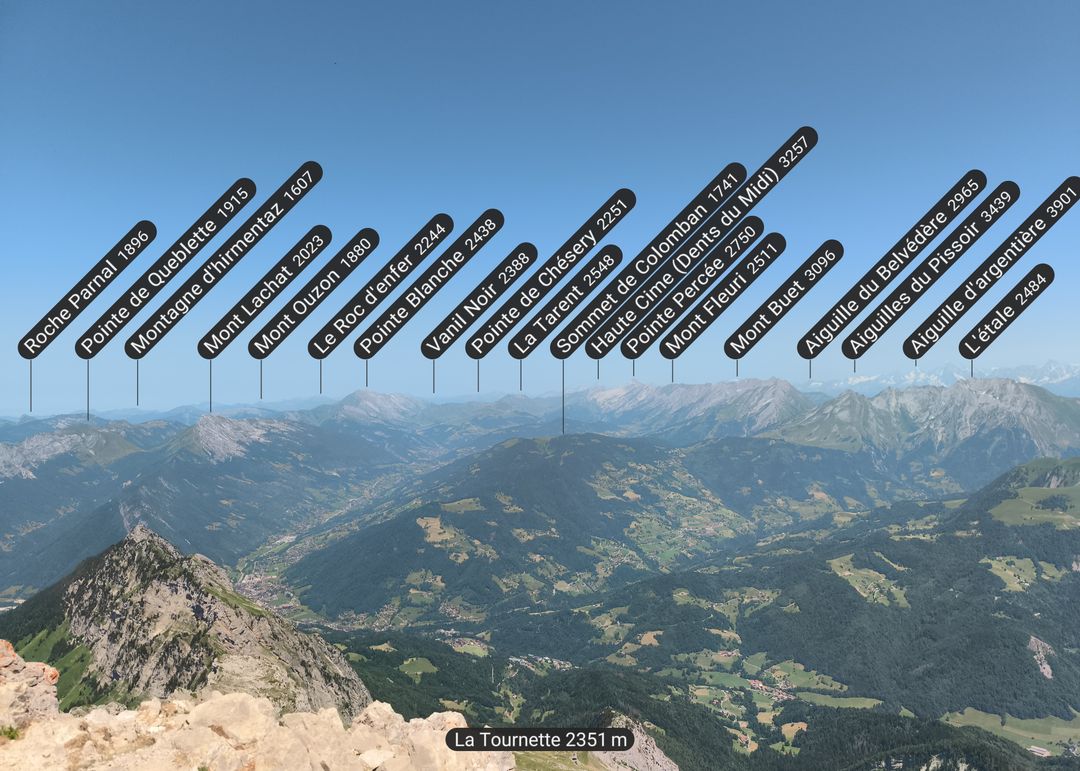Screen dimensions: 1080x771
Task: Open the Haute Cime (Dents du Midi) label
Action: [701, 242]
